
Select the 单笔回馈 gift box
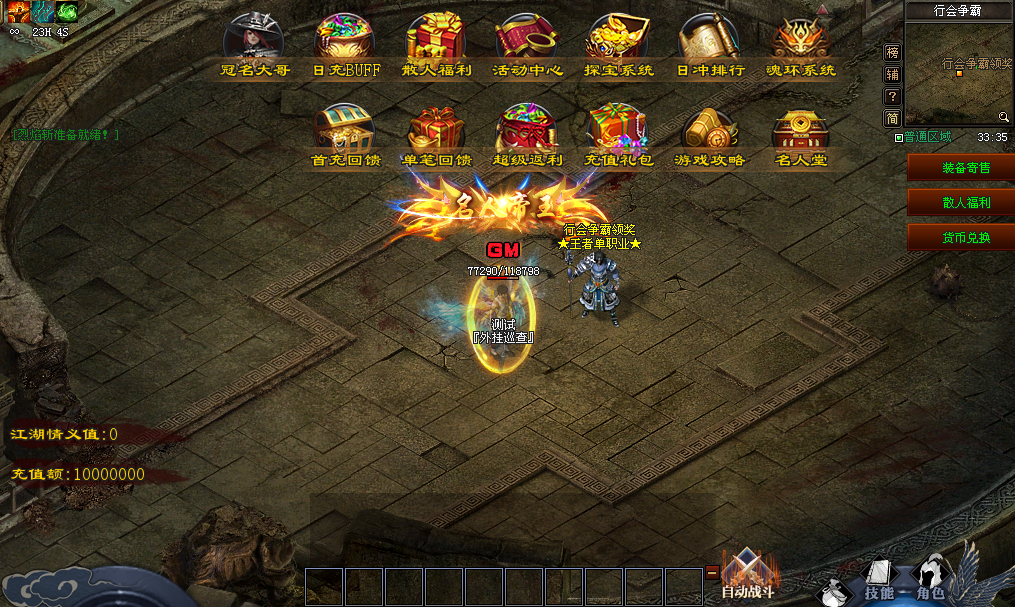[436, 132]
